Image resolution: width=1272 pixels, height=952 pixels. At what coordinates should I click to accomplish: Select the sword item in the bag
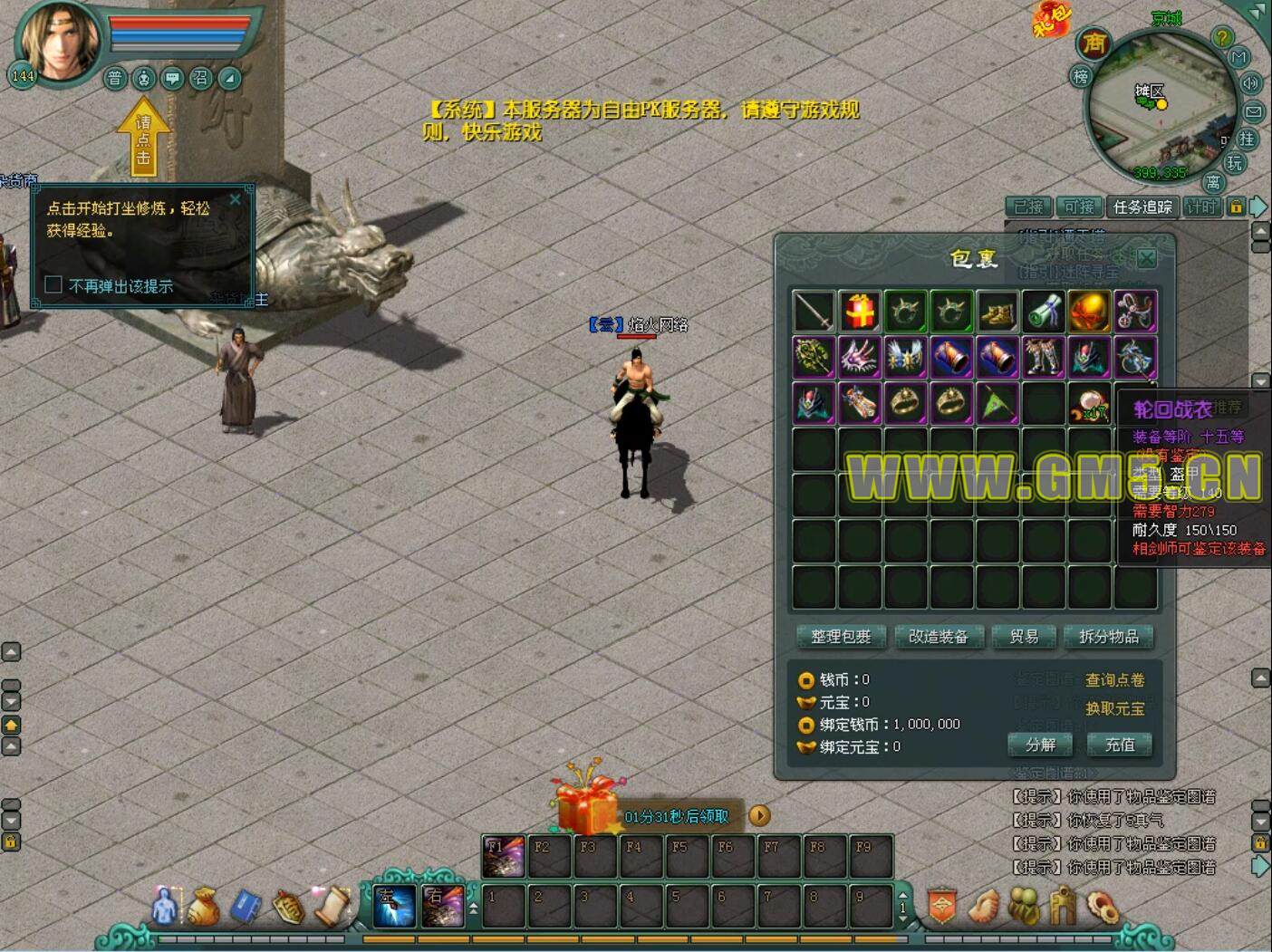point(814,312)
